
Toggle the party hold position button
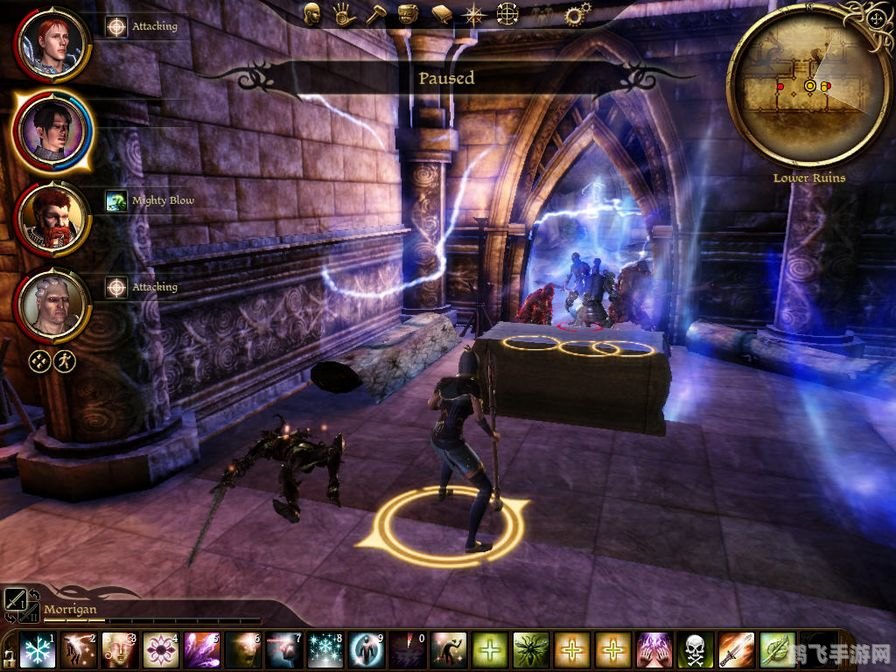point(37,359)
